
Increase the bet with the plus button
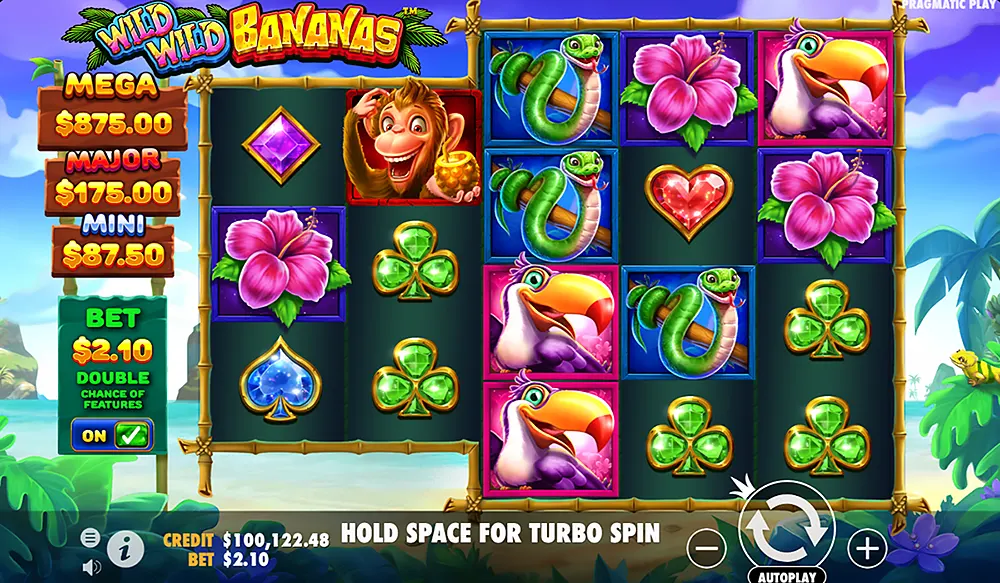[x=867, y=547]
